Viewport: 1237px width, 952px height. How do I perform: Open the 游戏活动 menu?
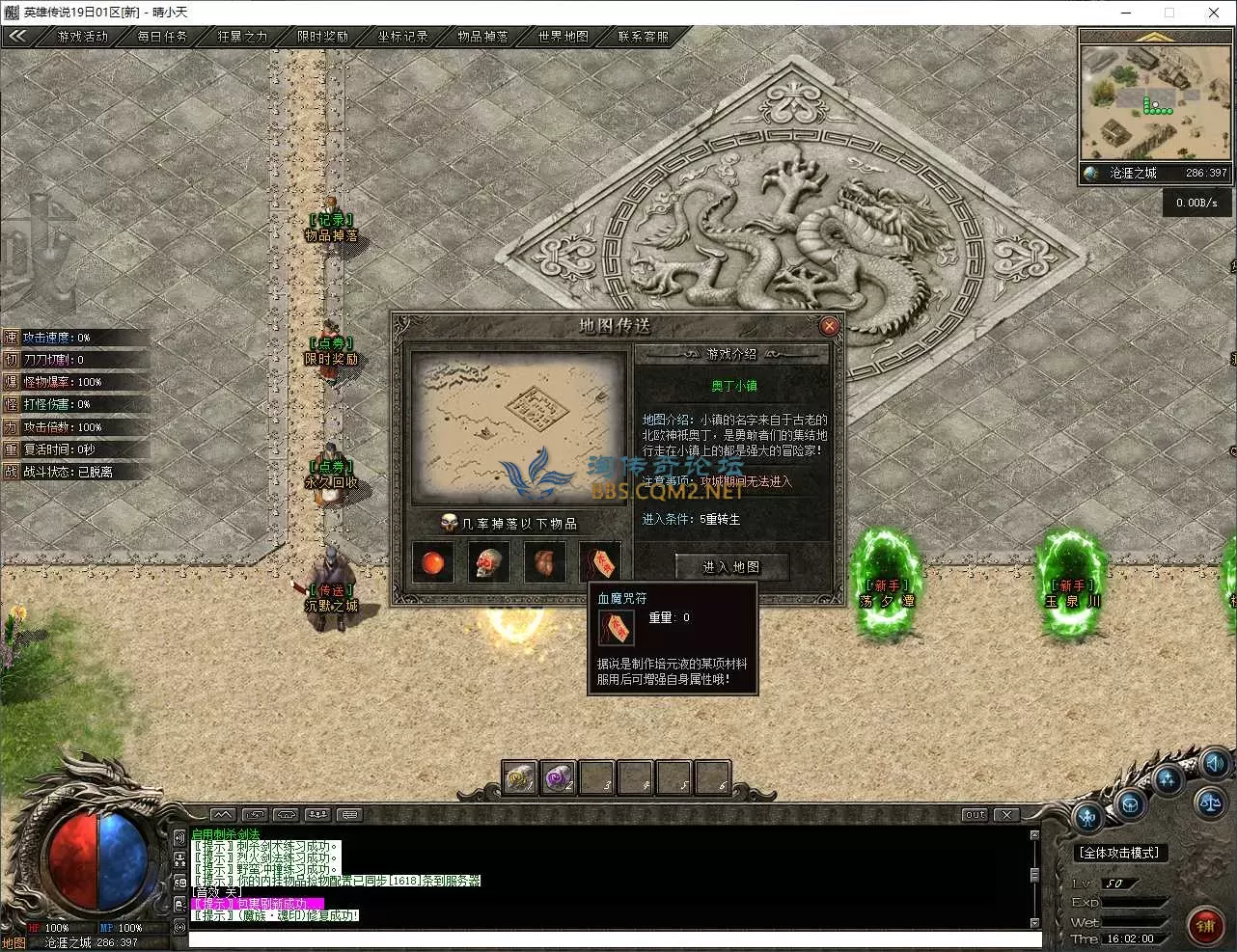coord(83,37)
